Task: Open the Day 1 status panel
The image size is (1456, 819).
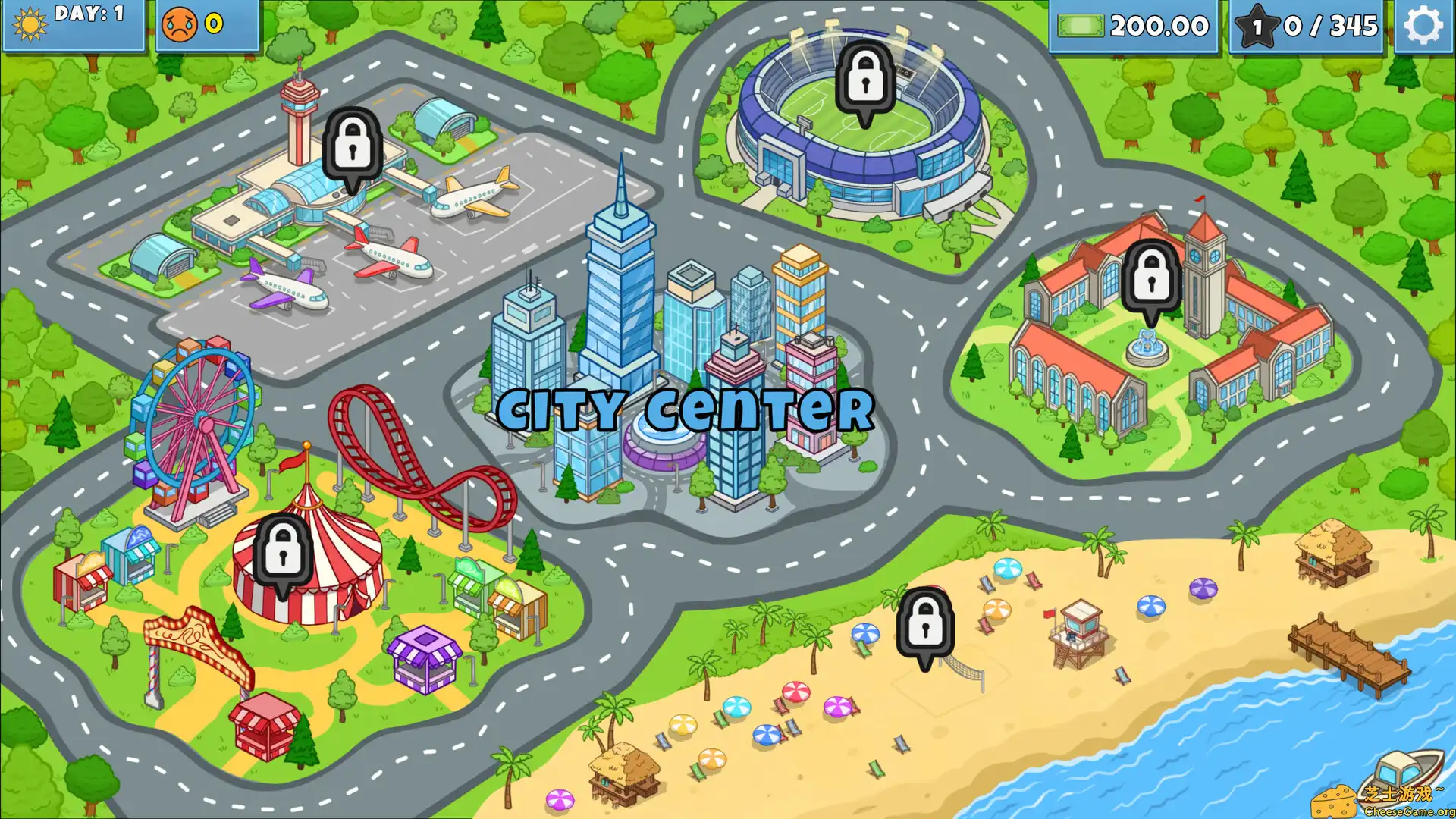Action: 74,25
